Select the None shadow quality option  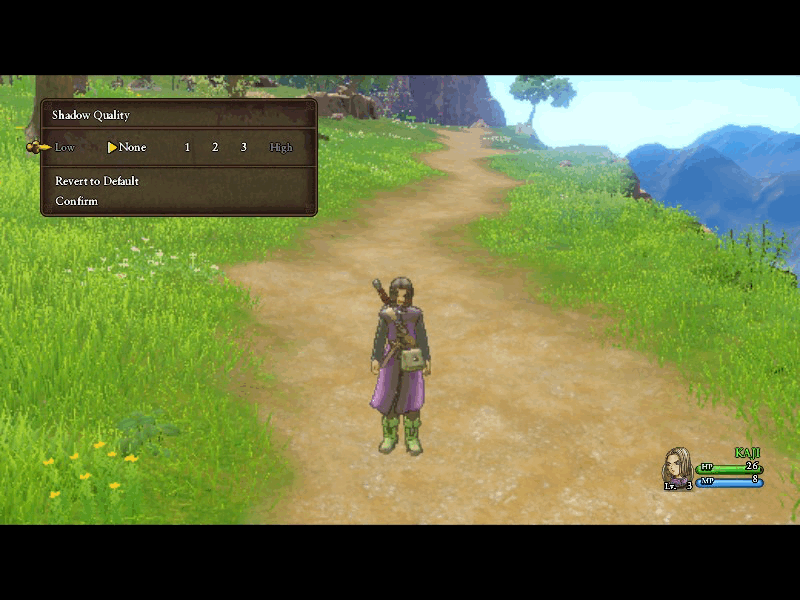132,147
